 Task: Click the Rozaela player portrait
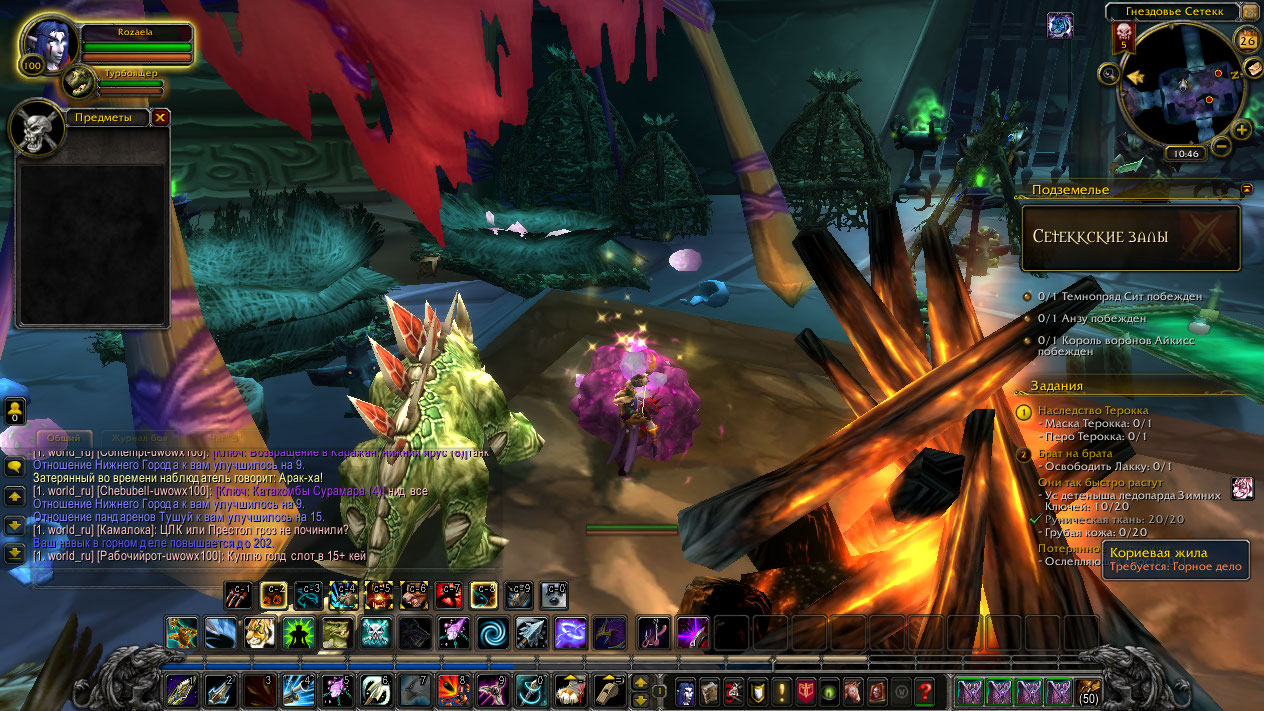click(x=46, y=45)
